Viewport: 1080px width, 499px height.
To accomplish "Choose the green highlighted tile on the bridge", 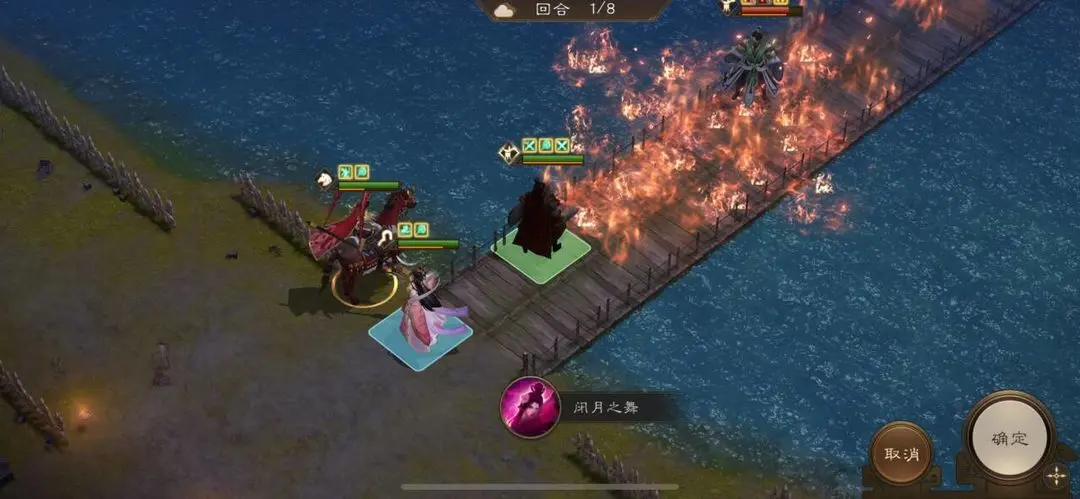I will click(541, 255).
